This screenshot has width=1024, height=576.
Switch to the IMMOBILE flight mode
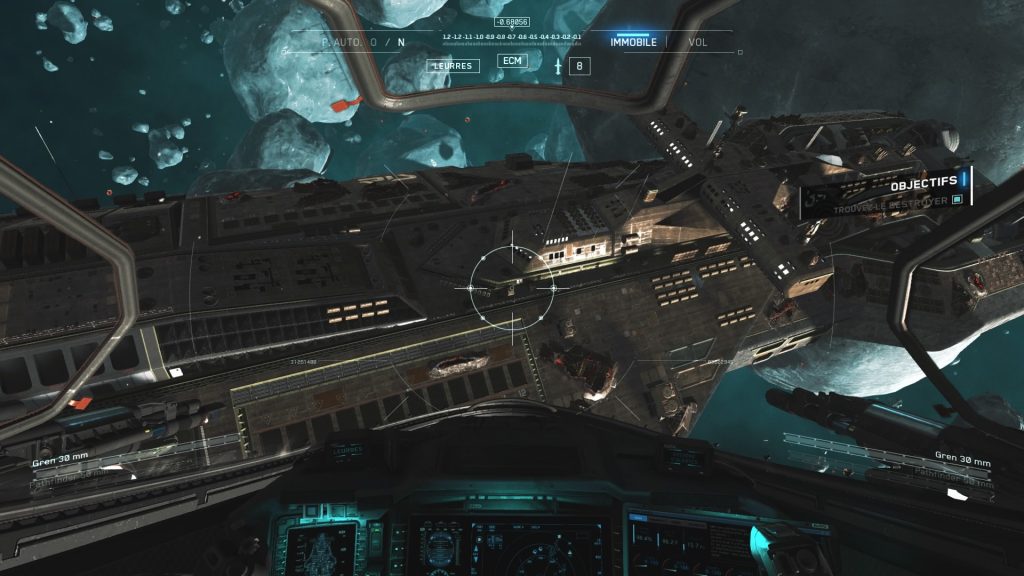pos(633,42)
